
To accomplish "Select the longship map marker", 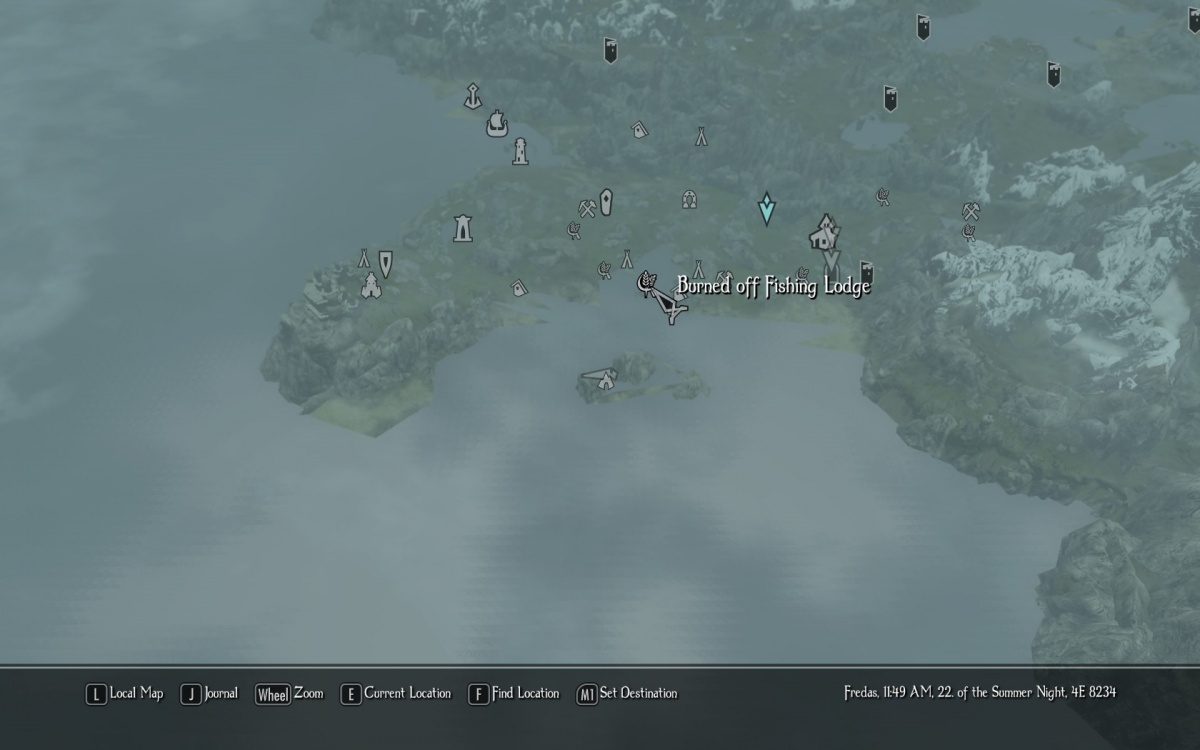I will click(497, 124).
